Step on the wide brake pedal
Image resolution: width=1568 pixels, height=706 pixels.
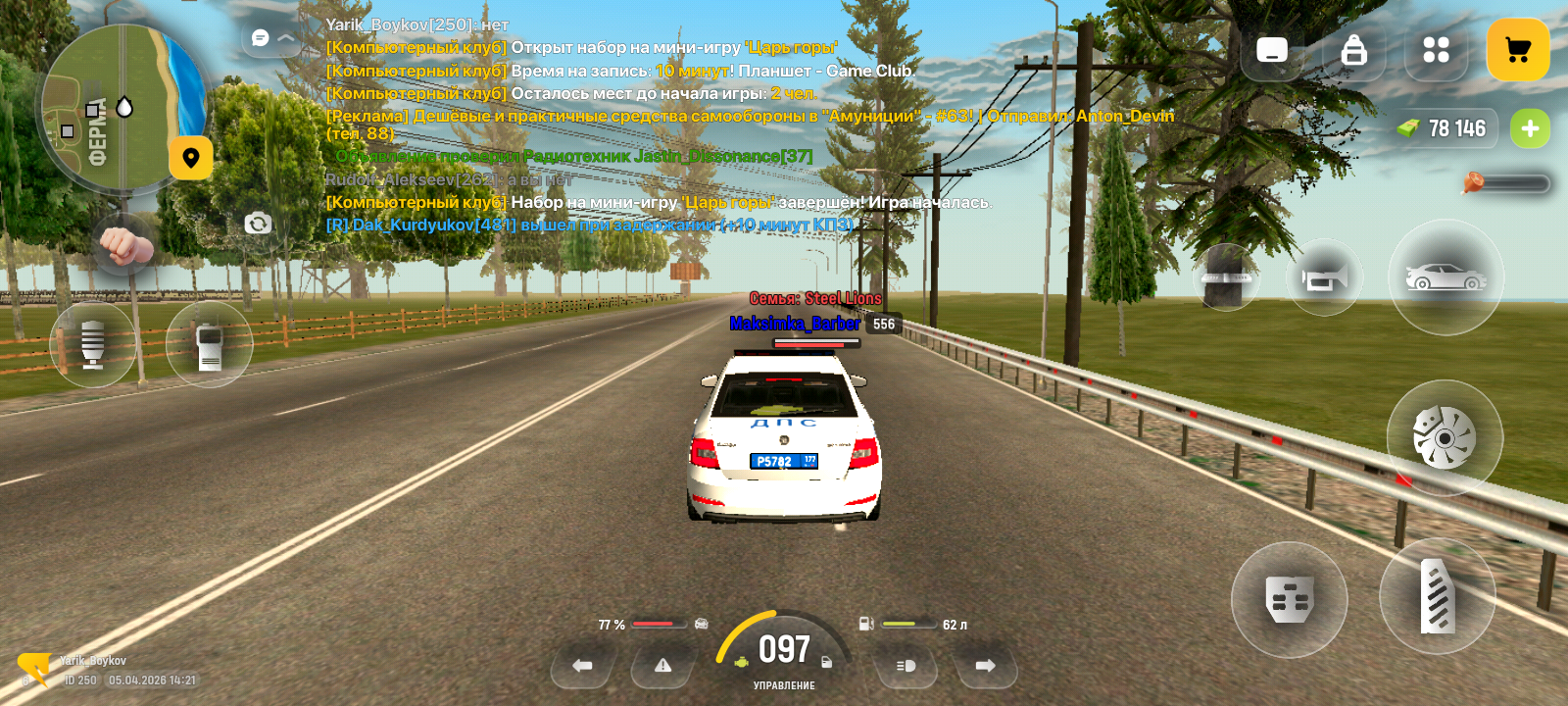click(x=1289, y=599)
